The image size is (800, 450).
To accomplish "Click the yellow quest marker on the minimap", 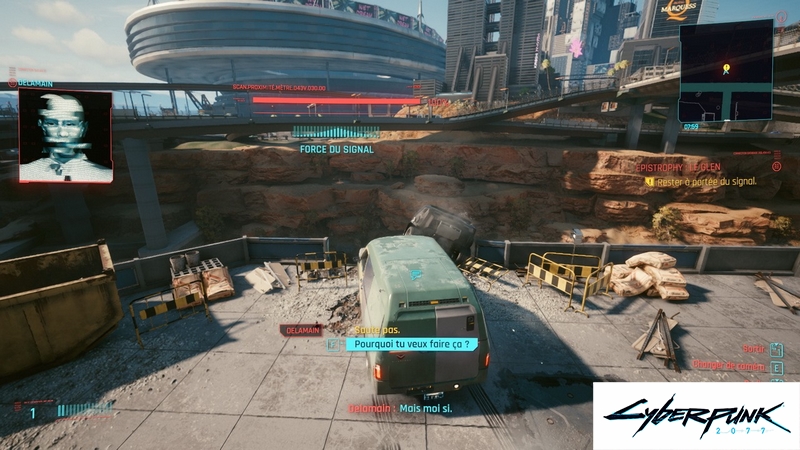I will click(x=726, y=69).
